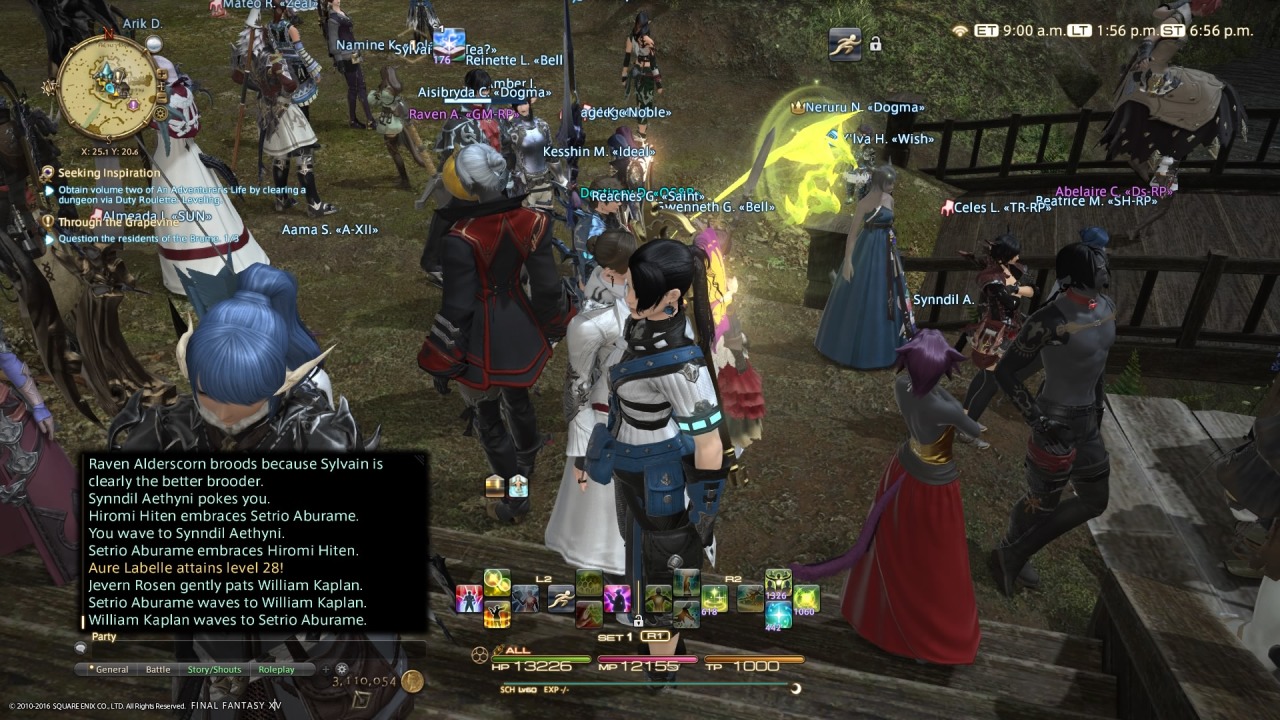Click the chat text input field

click(250, 648)
